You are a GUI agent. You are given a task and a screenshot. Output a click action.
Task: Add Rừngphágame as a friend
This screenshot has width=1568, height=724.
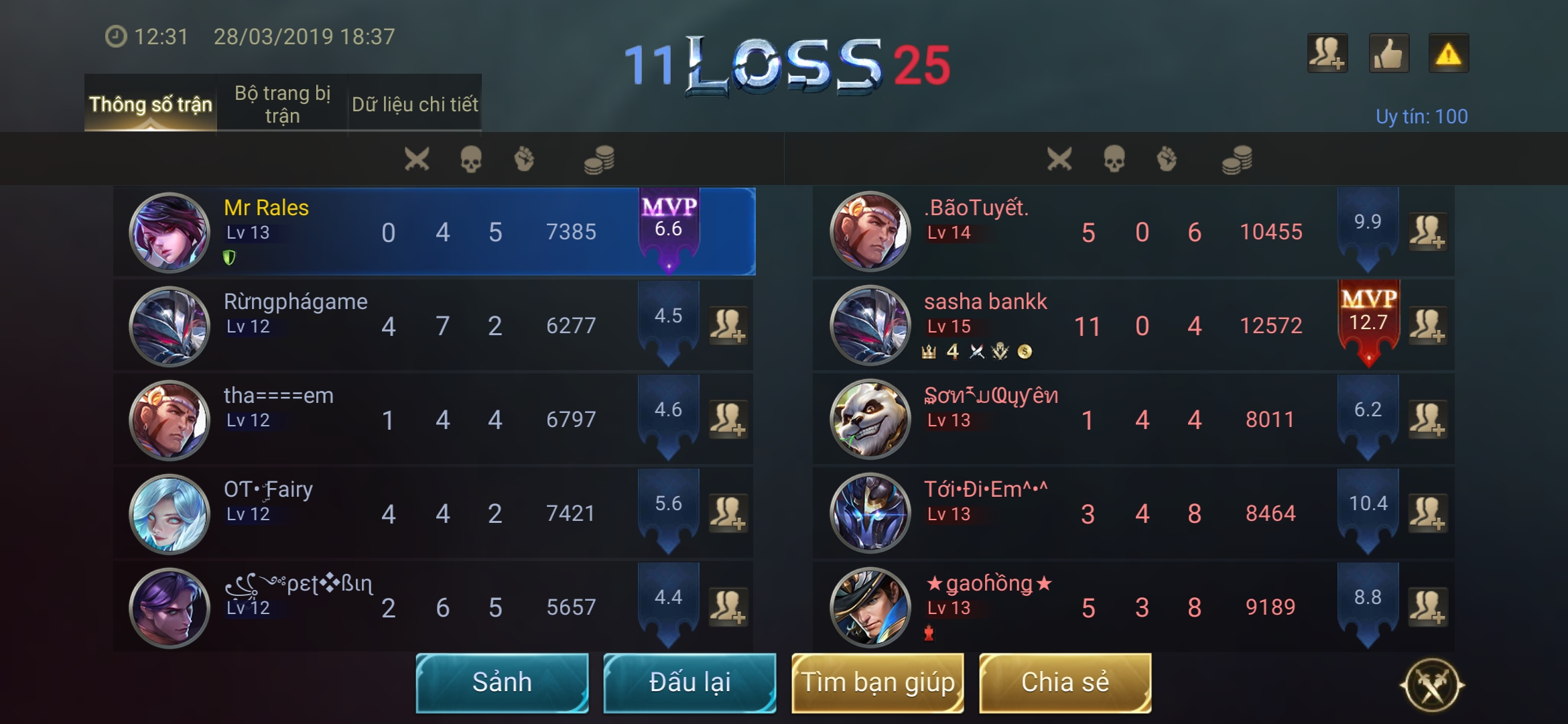point(728,326)
